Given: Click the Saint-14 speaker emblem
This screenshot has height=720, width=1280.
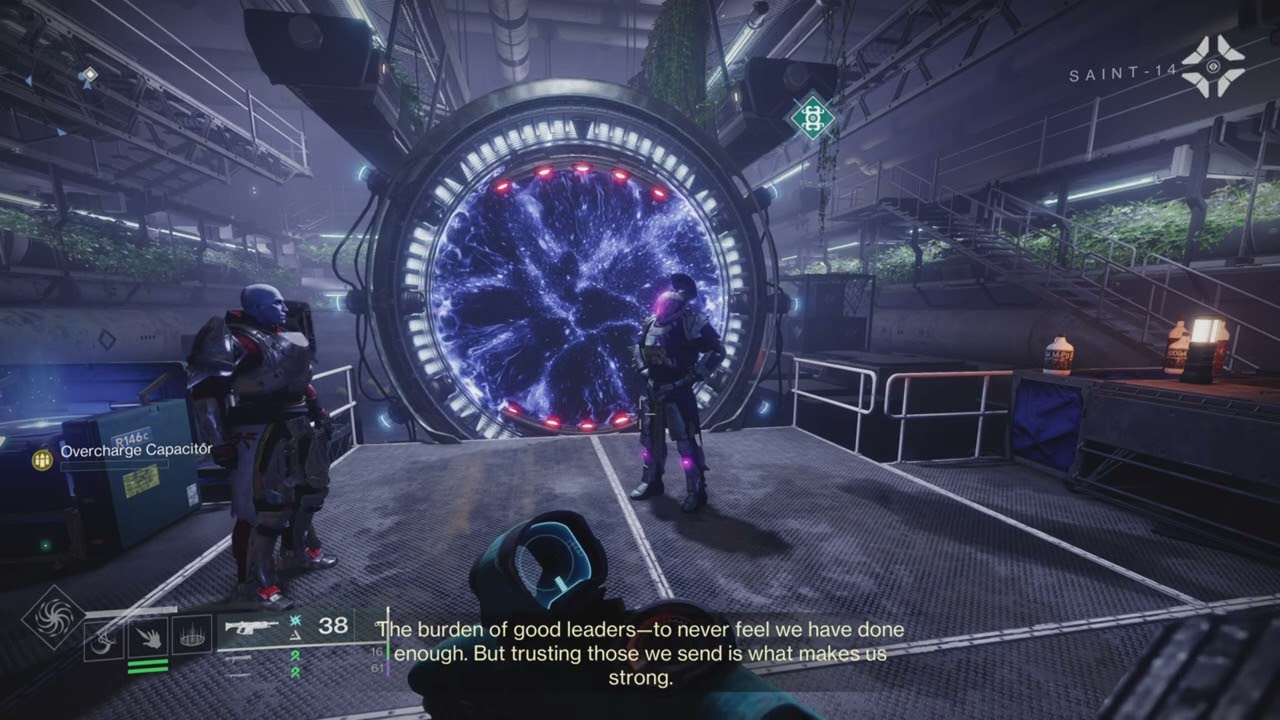Looking at the screenshot, I should (x=1212, y=68).
